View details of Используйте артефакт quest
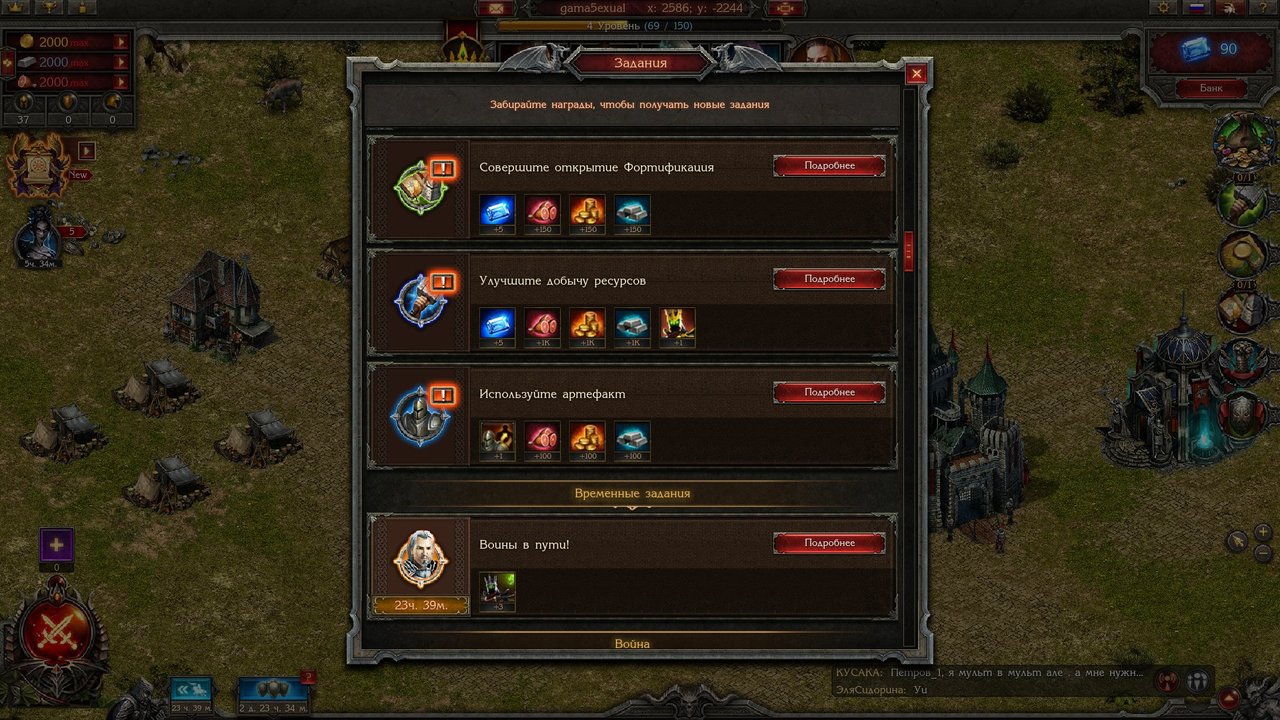This screenshot has width=1280, height=720. pos(829,392)
